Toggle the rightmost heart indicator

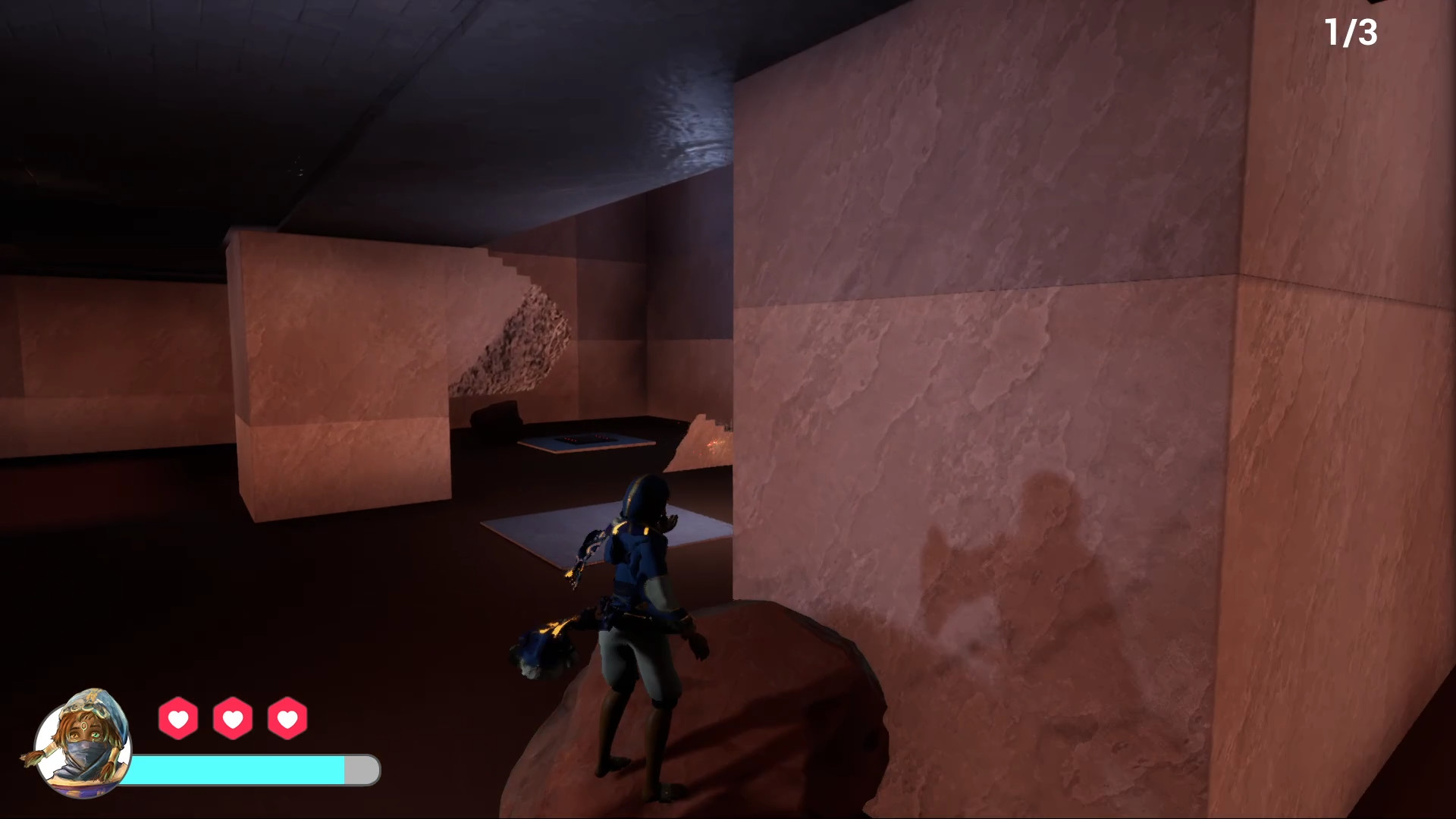[287, 719]
